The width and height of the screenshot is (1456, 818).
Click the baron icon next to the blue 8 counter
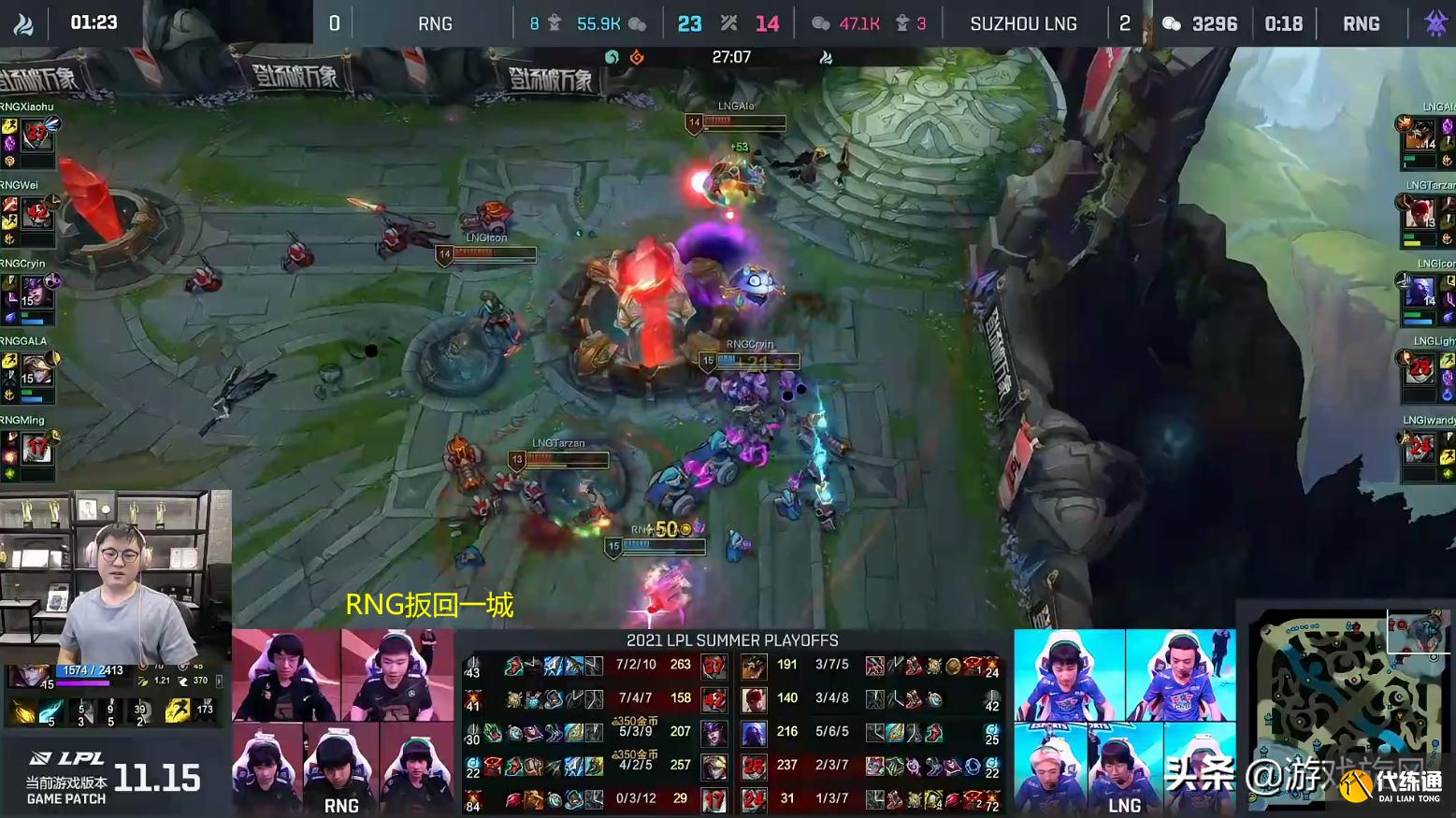tap(554, 22)
